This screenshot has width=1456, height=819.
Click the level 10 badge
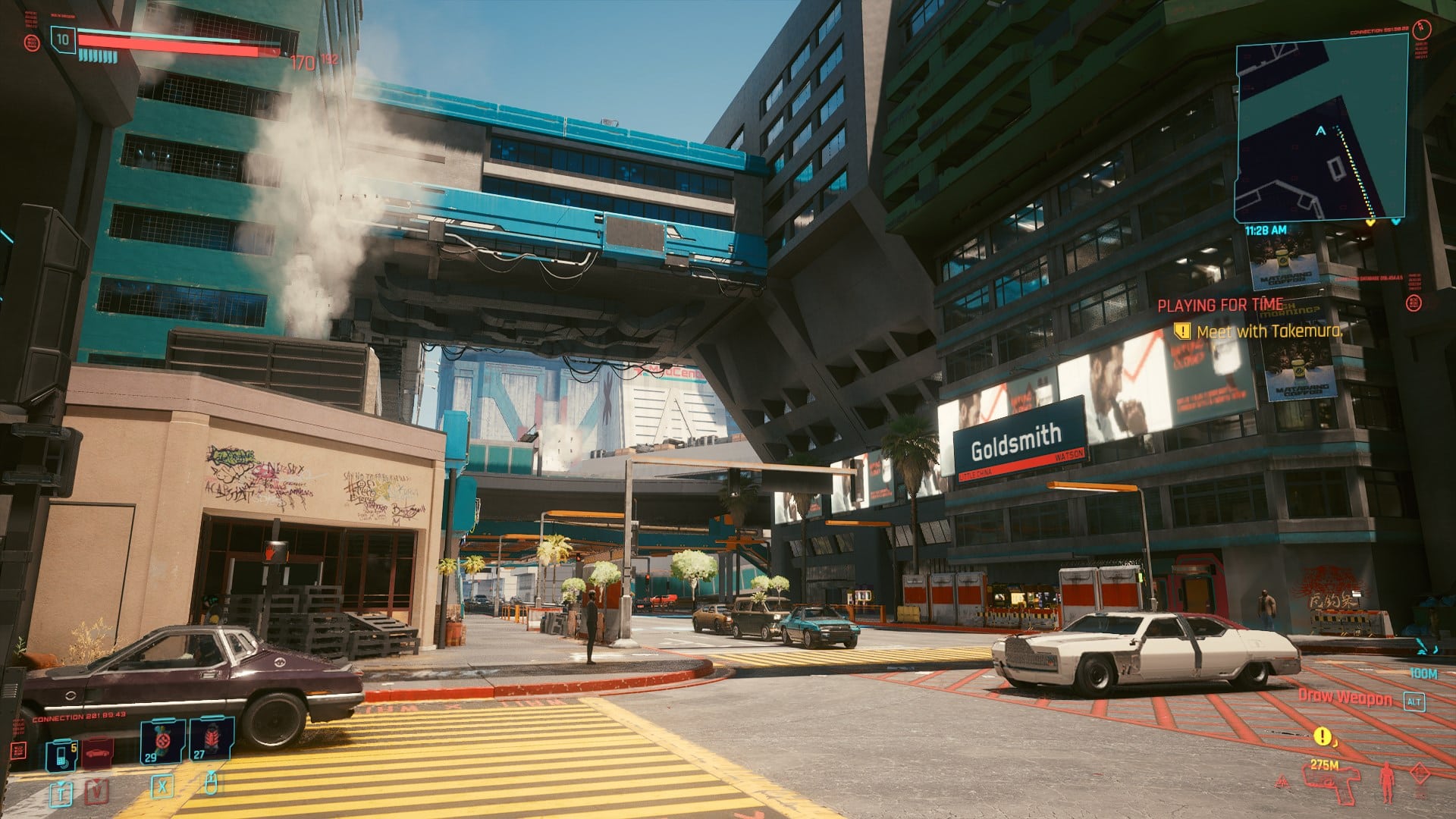(63, 39)
